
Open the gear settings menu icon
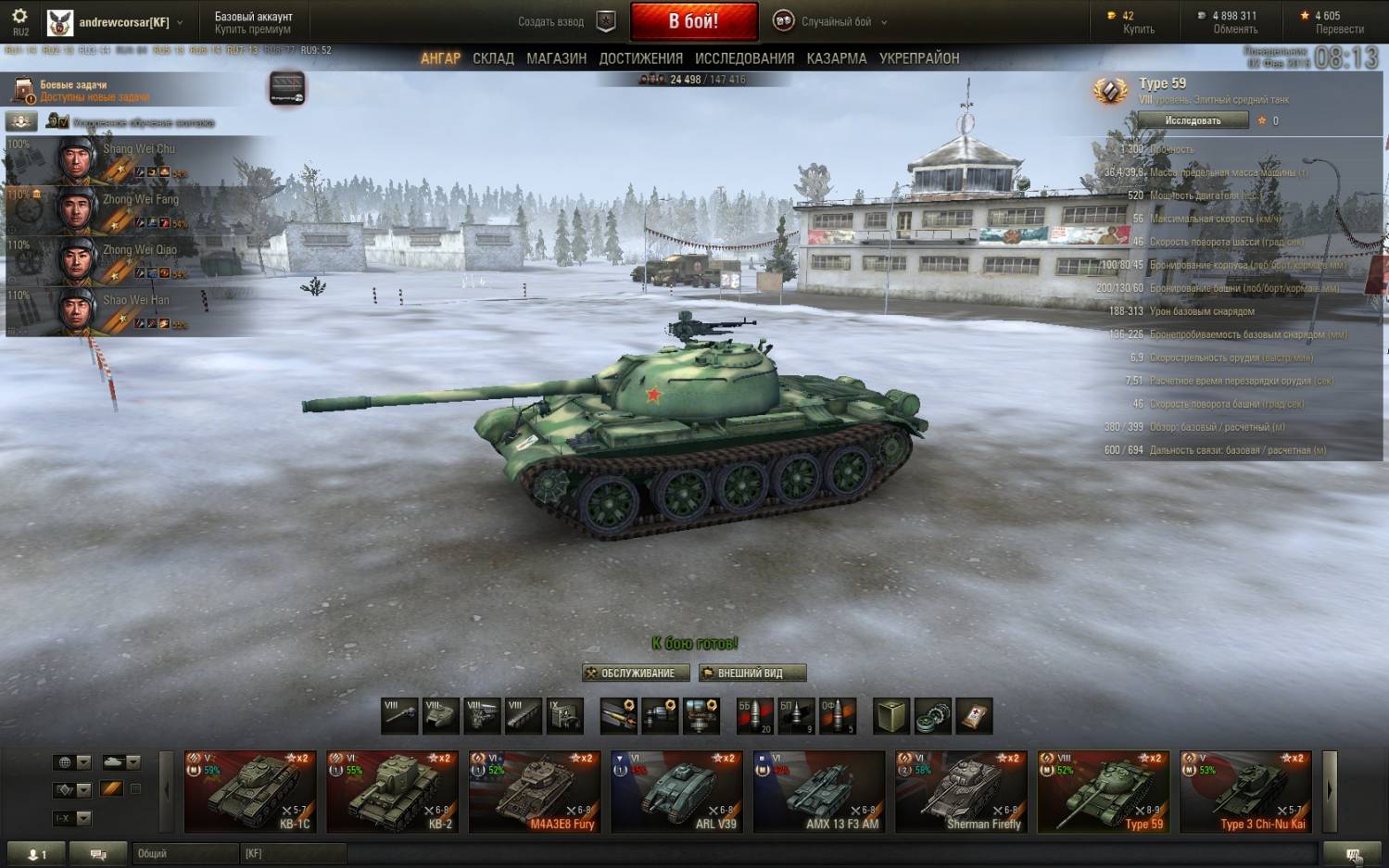point(19,17)
